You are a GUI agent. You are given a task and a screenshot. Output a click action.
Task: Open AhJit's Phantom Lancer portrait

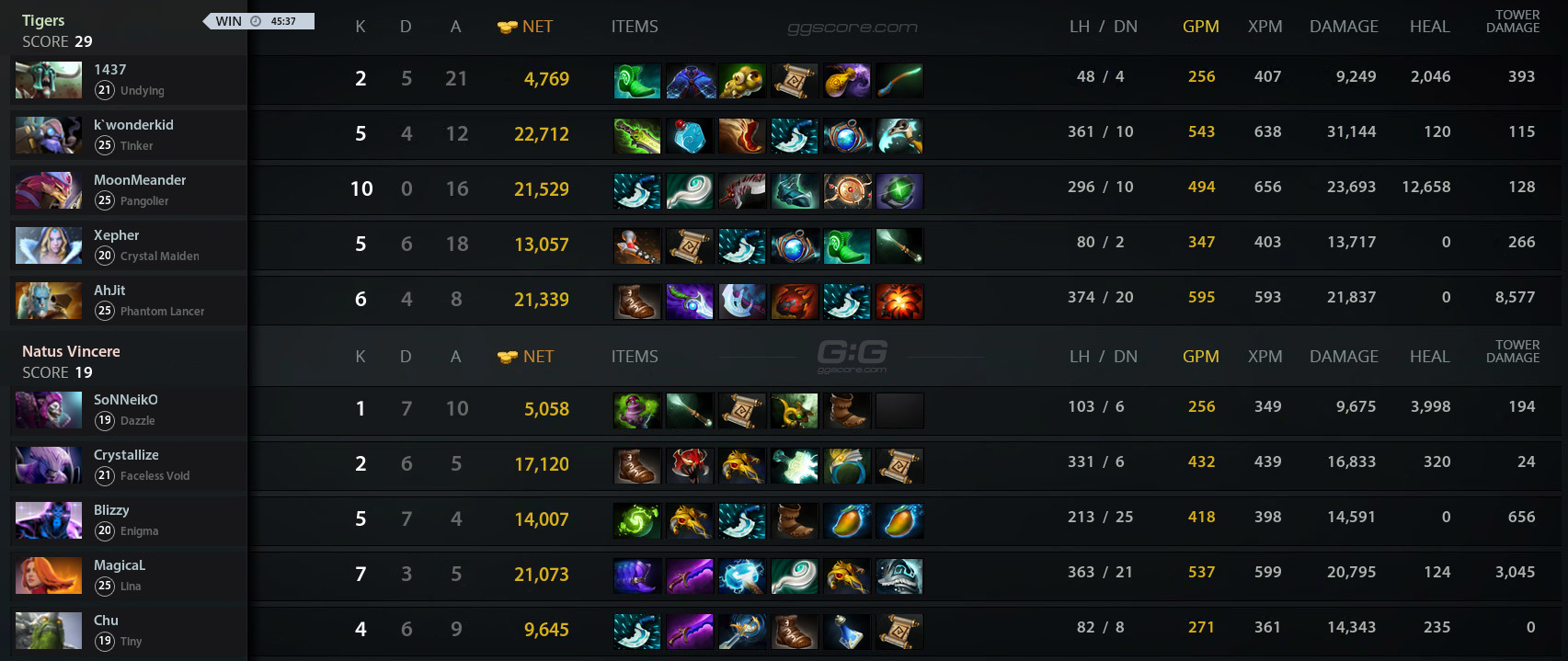[49, 301]
